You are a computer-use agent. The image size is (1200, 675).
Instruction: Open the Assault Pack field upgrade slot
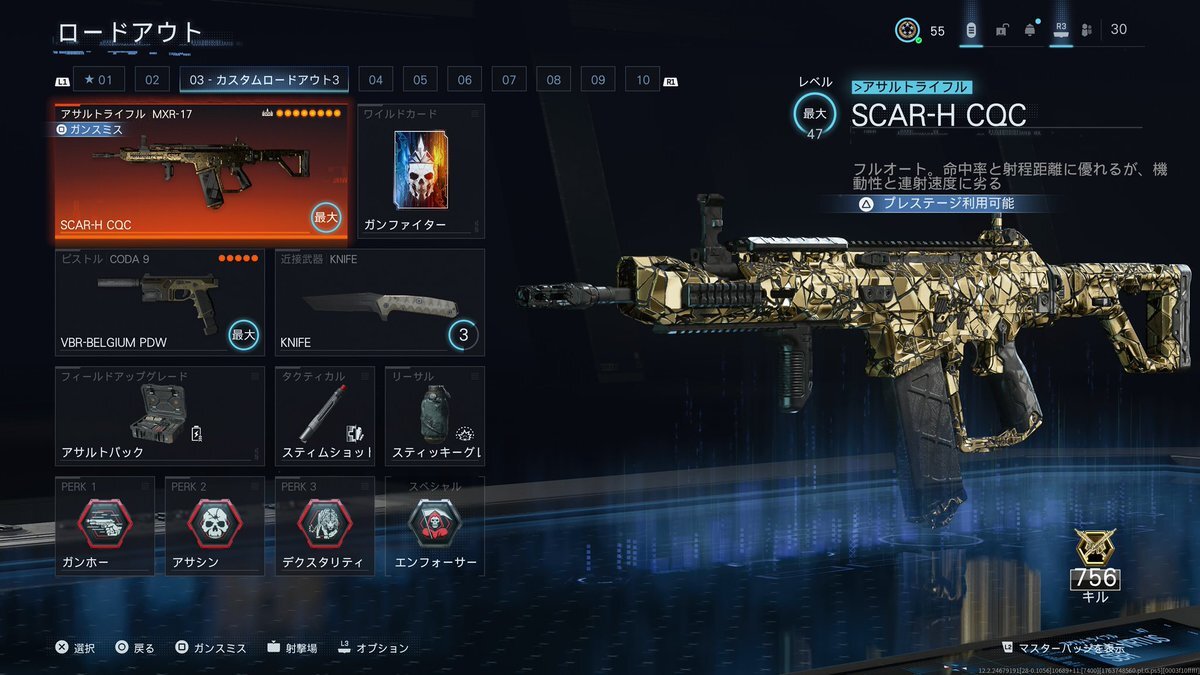(x=159, y=416)
